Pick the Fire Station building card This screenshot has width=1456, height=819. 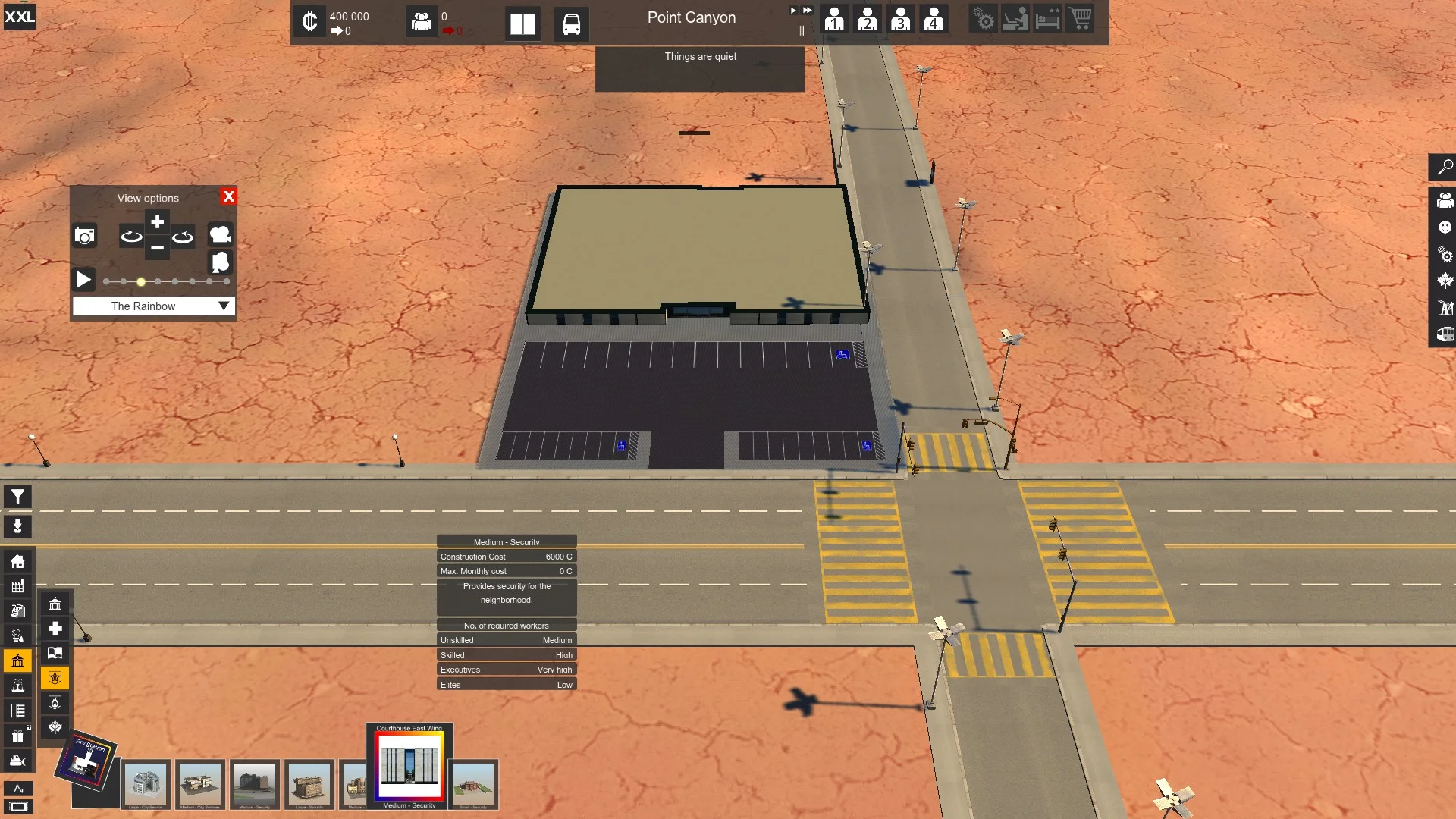tap(86, 760)
